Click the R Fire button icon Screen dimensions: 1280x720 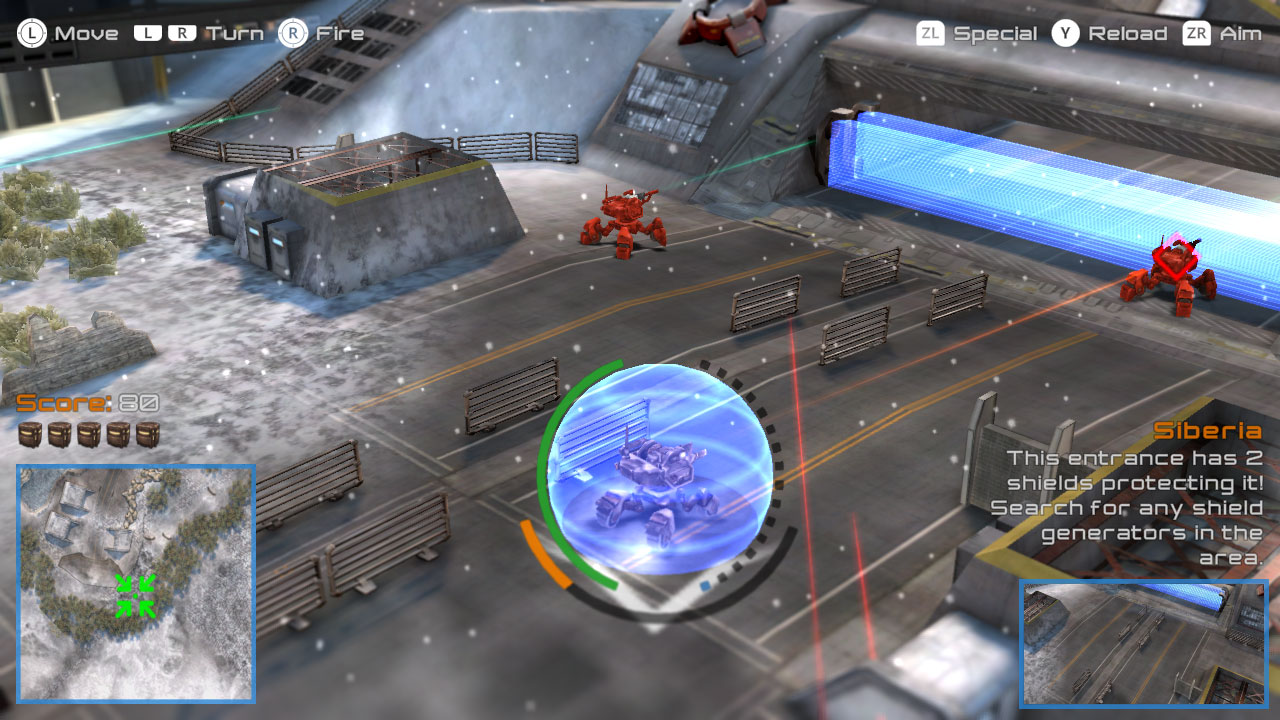tap(293, 32)
